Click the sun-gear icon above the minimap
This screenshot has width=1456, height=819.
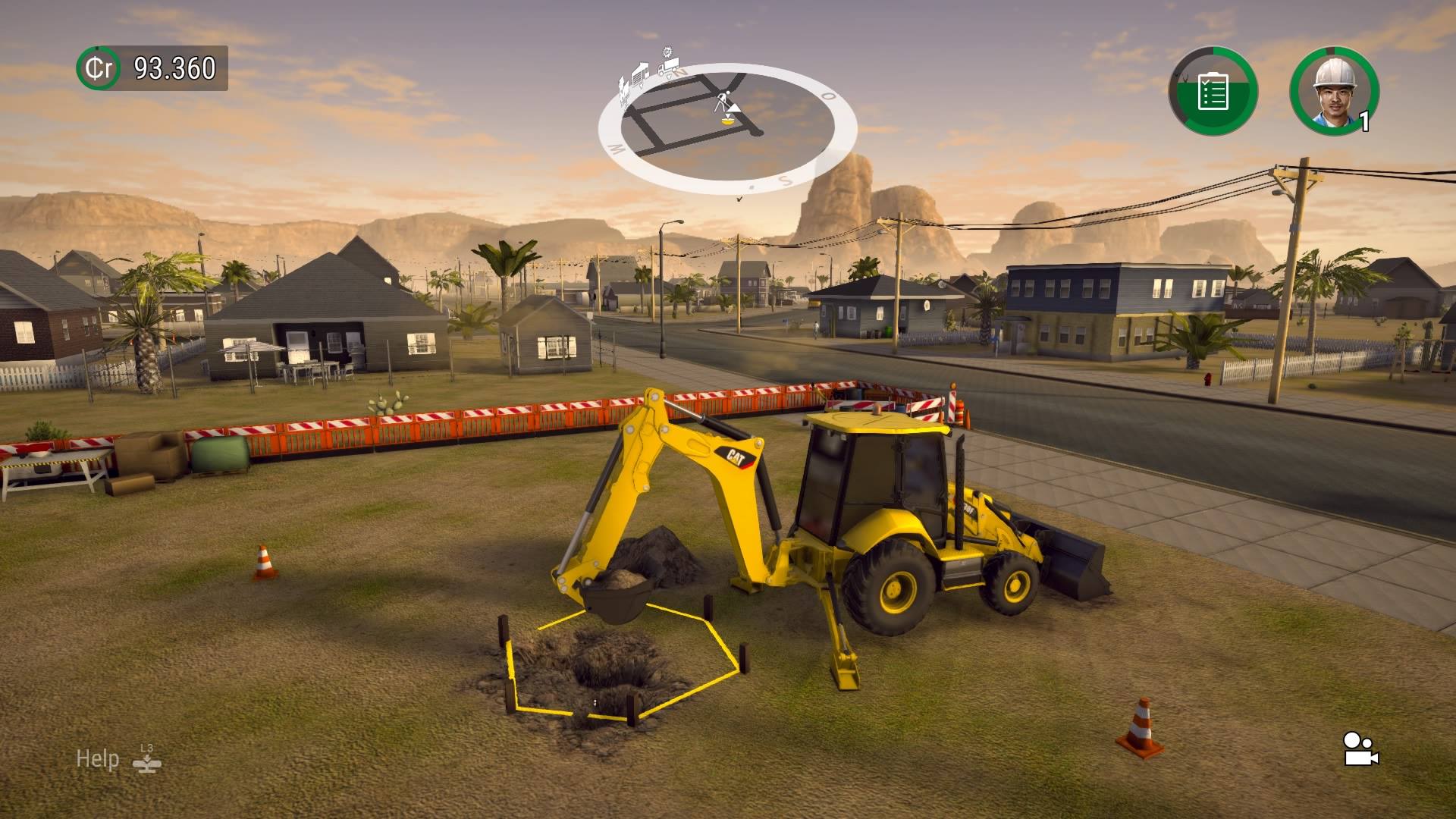[x=666, y=52]
